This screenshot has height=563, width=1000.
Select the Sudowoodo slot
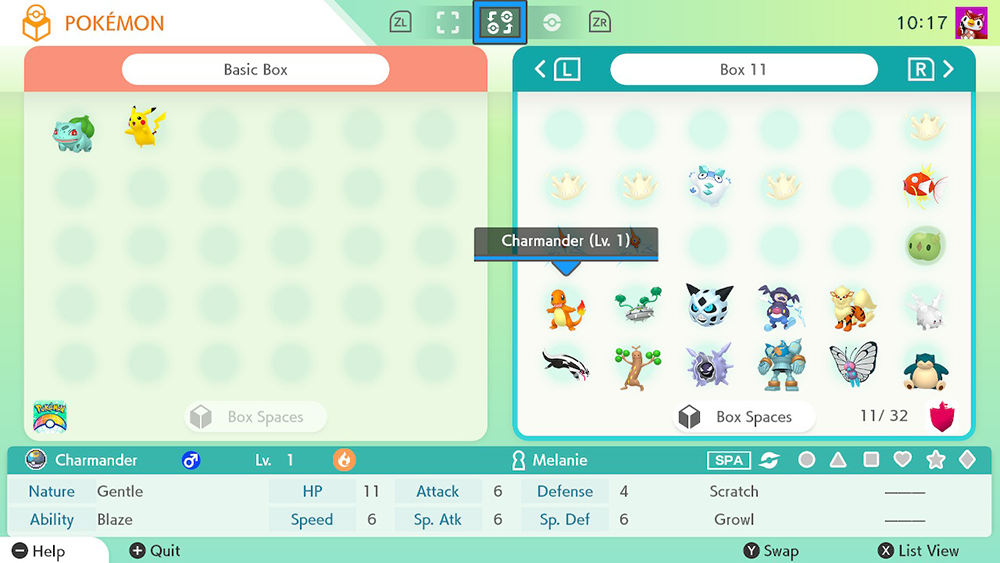637,367
